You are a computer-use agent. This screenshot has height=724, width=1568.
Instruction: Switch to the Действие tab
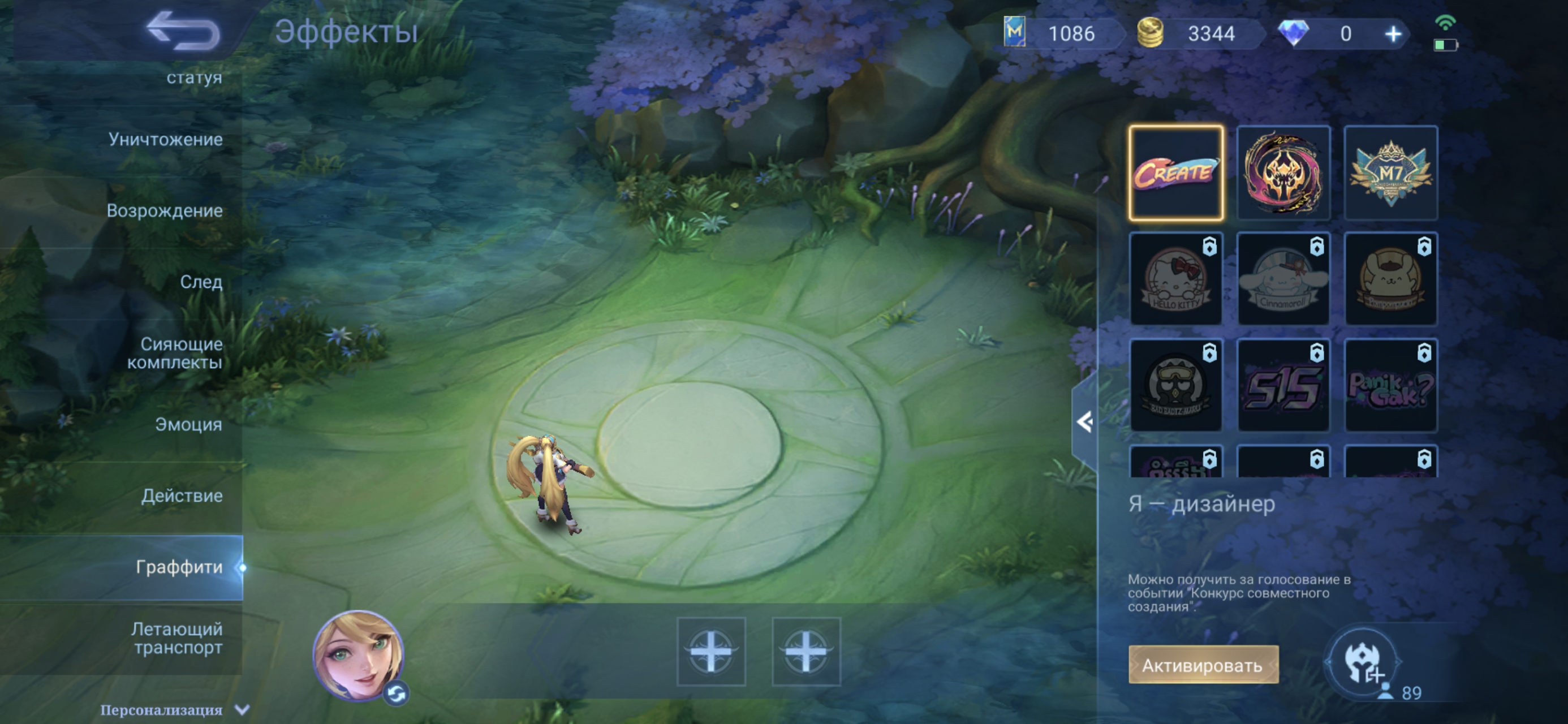tap(182, 495)
